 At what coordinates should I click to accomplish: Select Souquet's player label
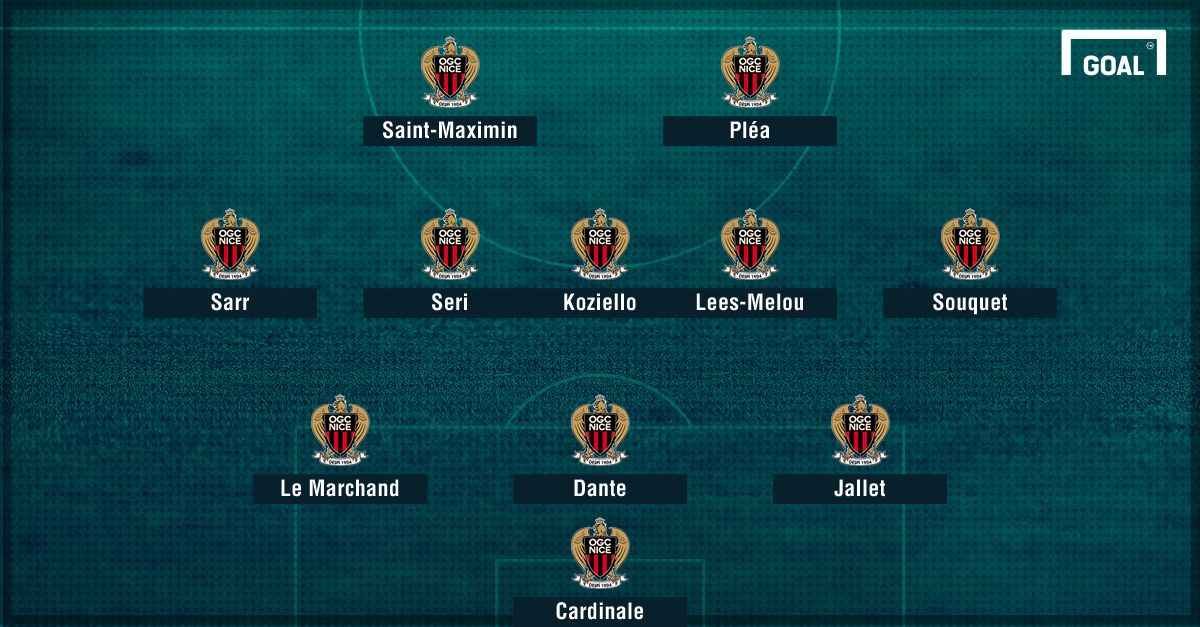[x=969, y=303]
